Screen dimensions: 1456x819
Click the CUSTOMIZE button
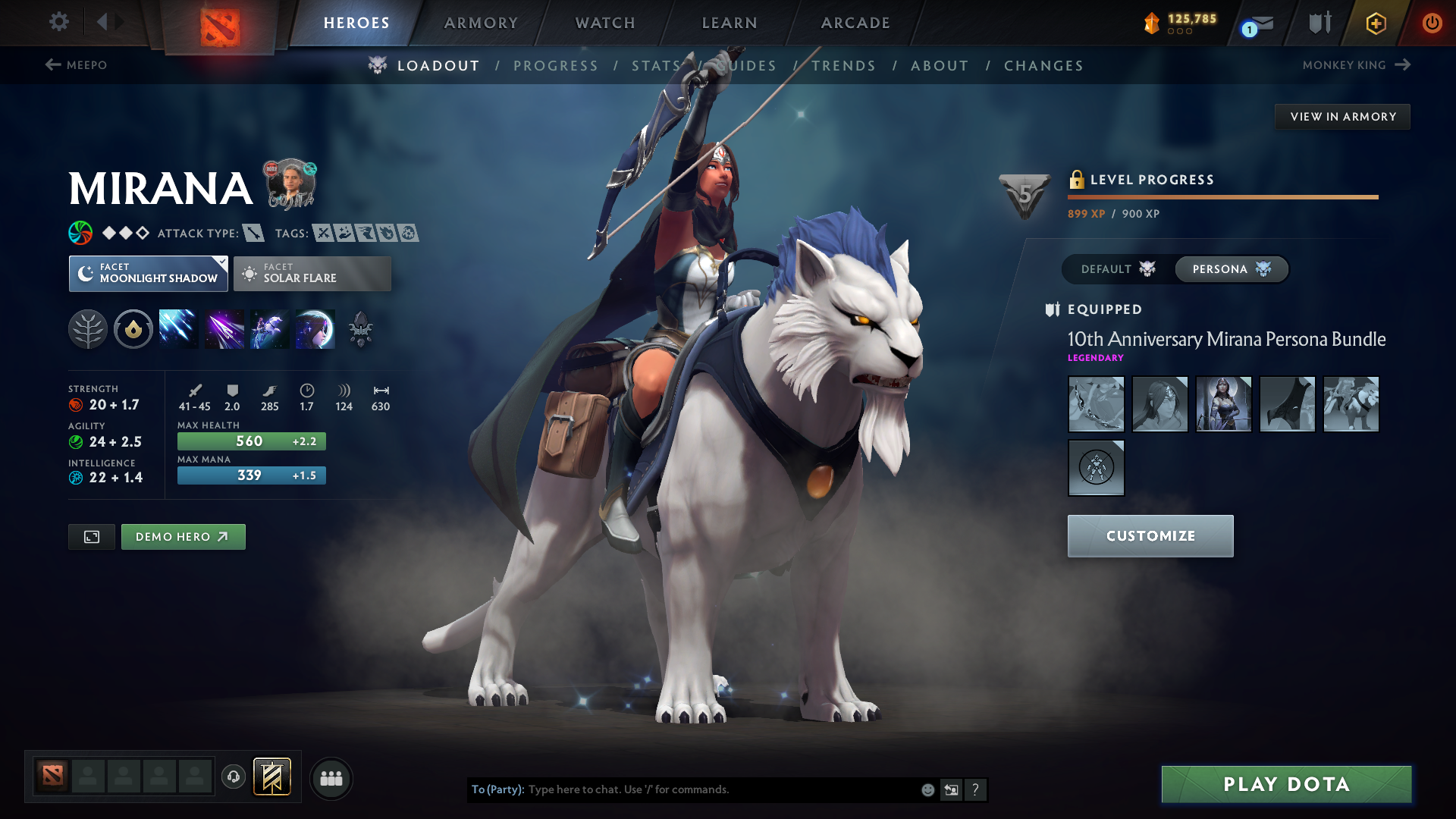1150,535
